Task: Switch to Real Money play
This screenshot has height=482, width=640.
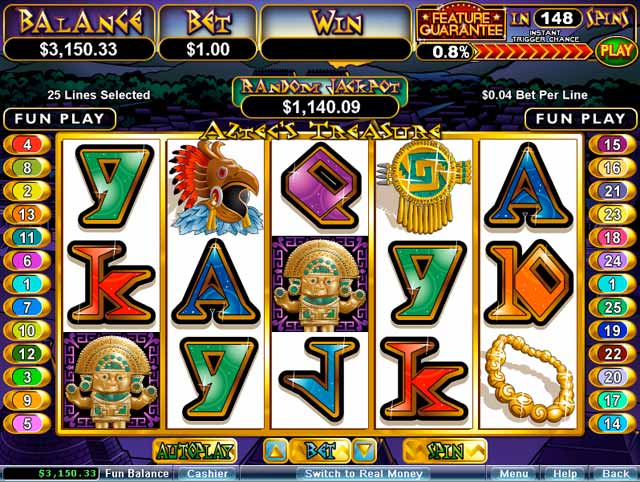Action: coord(349,473)
